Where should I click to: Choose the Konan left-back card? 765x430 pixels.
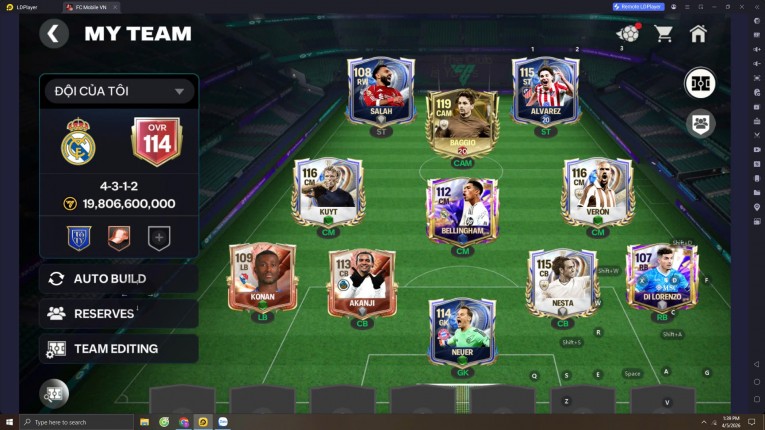click(x=262, y=277)
